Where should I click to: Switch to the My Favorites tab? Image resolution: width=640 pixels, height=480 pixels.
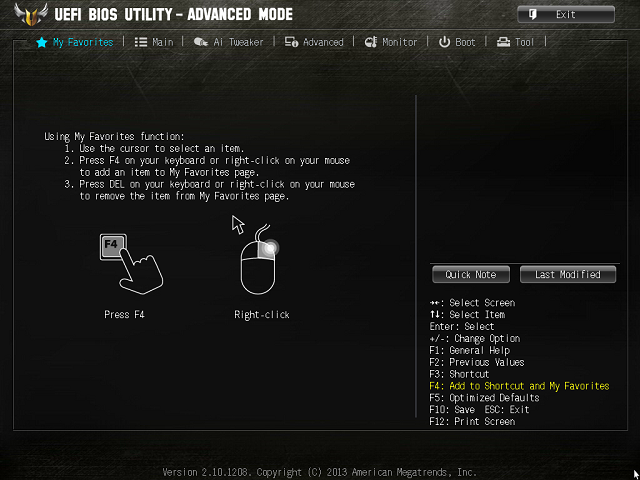click(x=75, y=42)
